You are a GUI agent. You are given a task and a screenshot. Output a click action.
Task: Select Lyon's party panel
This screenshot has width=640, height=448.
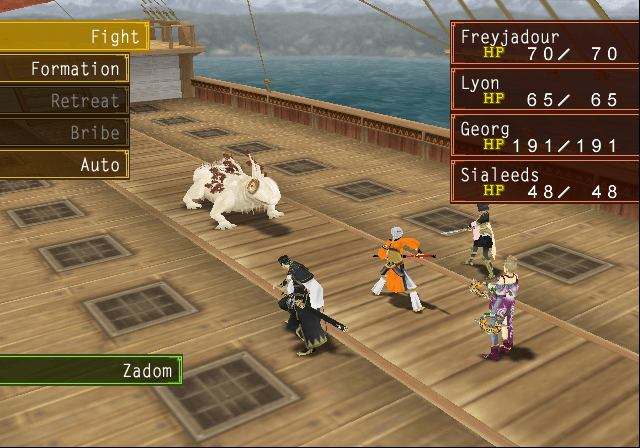coord(544,90)
